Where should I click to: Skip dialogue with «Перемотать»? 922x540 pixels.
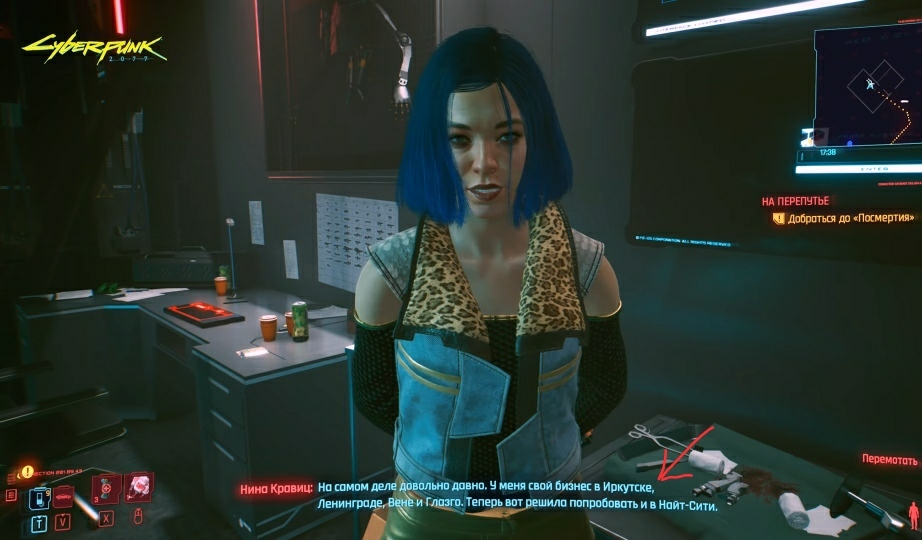click(889, 460)
